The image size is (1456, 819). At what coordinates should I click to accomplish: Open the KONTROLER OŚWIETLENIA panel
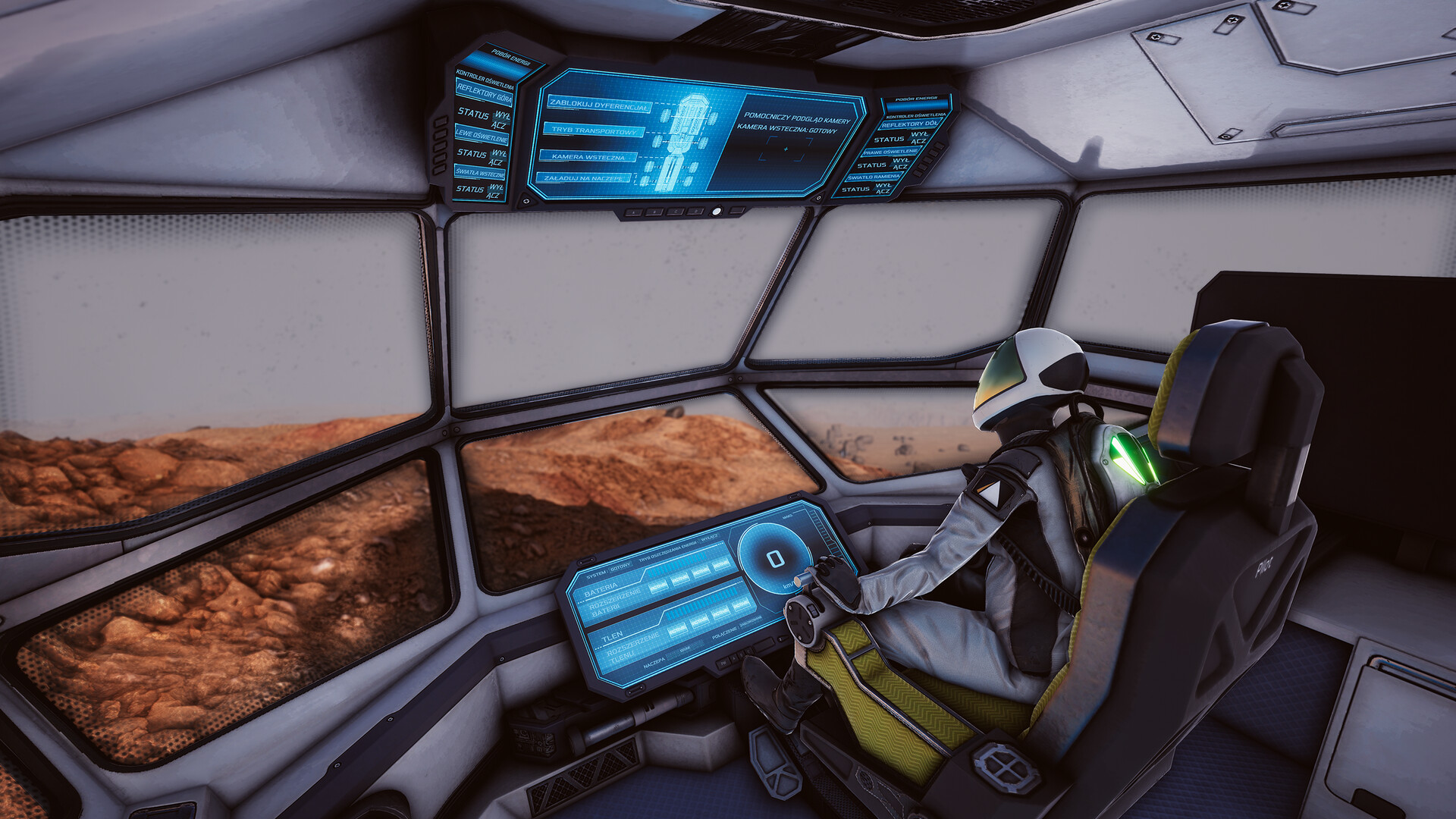[484, 80]
